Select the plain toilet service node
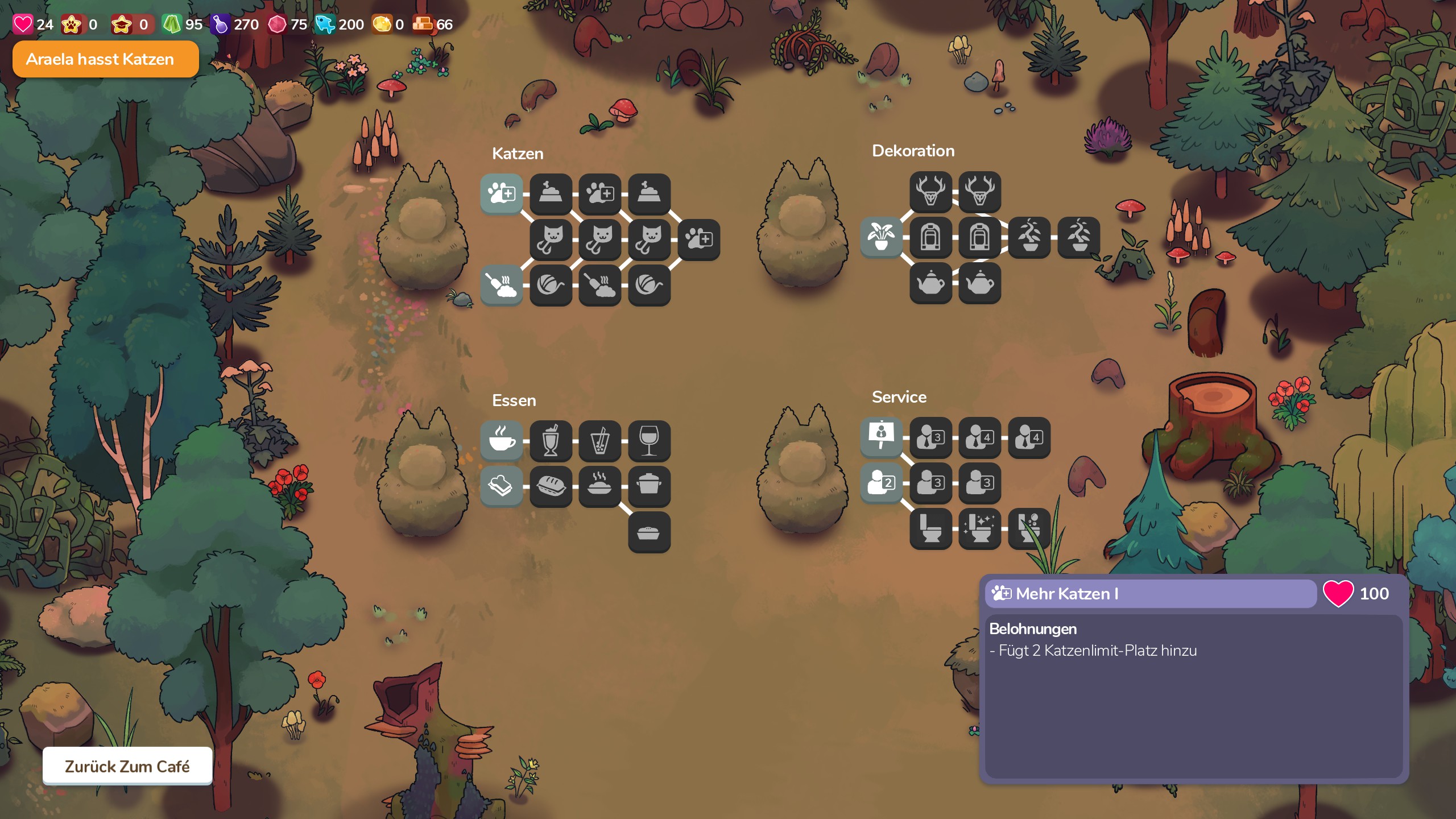Viewport: 1456px width, 819px height. (930, 528)
